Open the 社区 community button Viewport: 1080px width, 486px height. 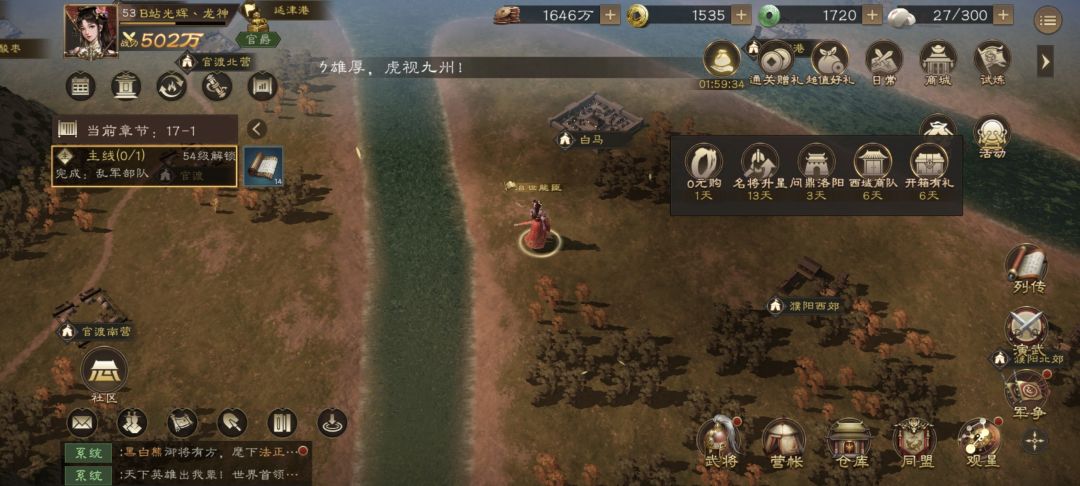coord(104,376)
